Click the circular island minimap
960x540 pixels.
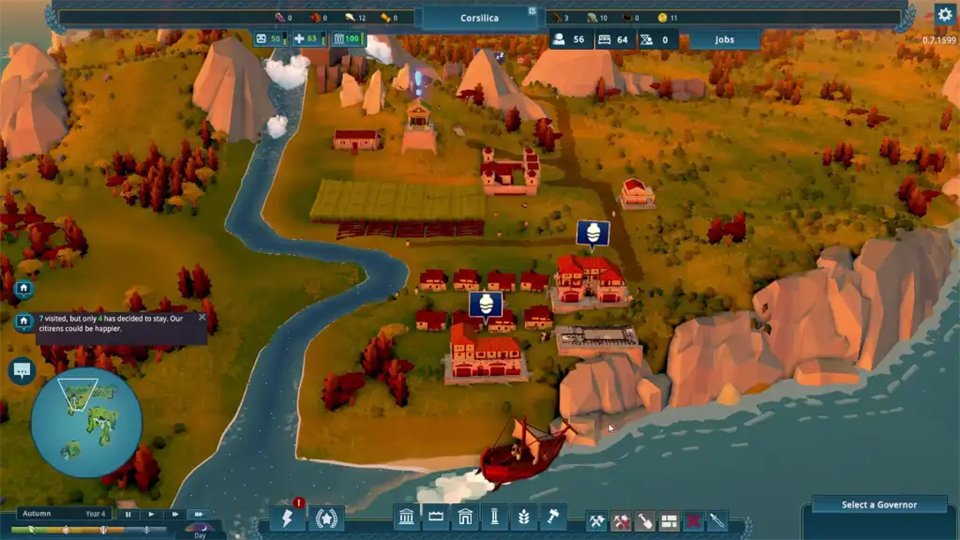tap(86, 422)
